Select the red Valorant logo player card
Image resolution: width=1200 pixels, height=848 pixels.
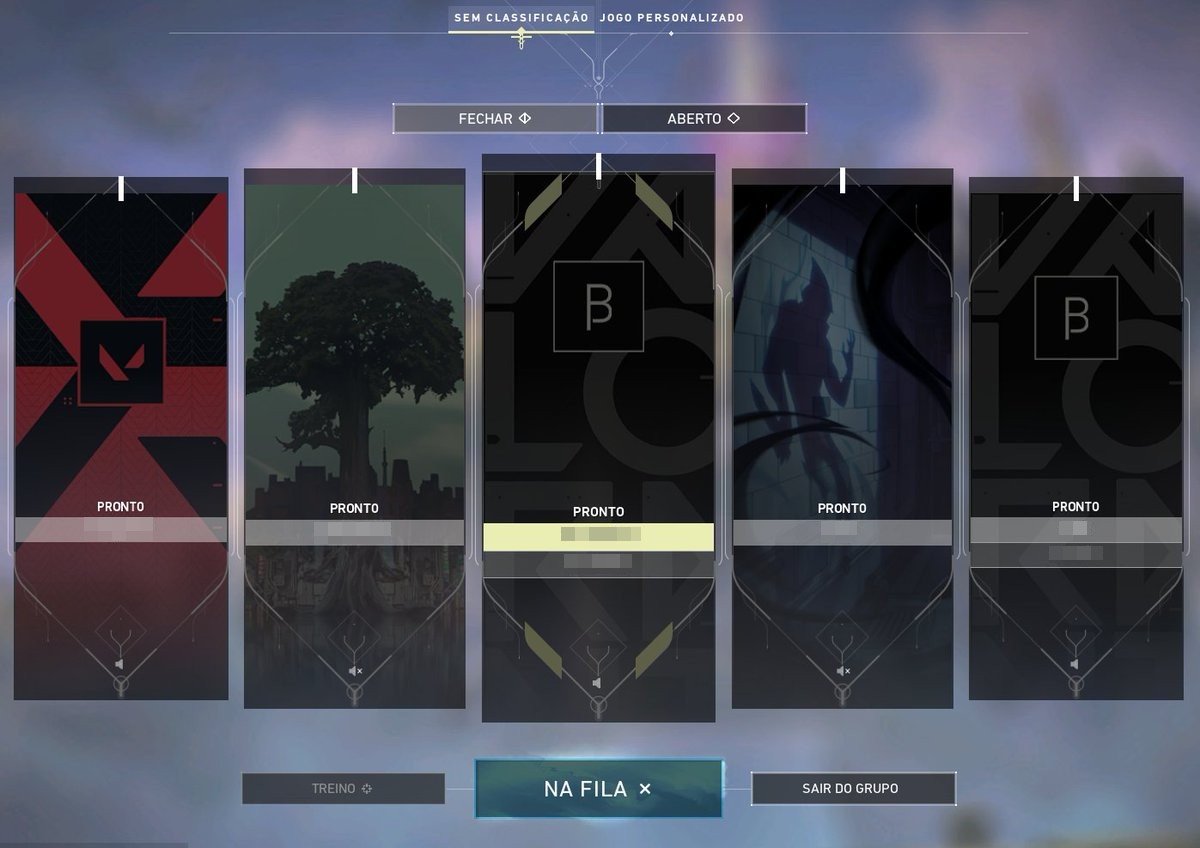121,360
